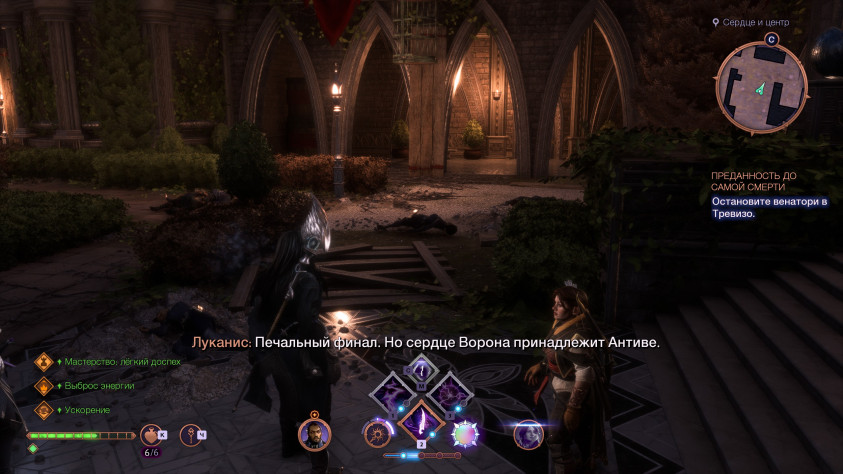Activate the staff item icon
The image size is (843, 474).
pyautogui.click(x=189, y=434)
